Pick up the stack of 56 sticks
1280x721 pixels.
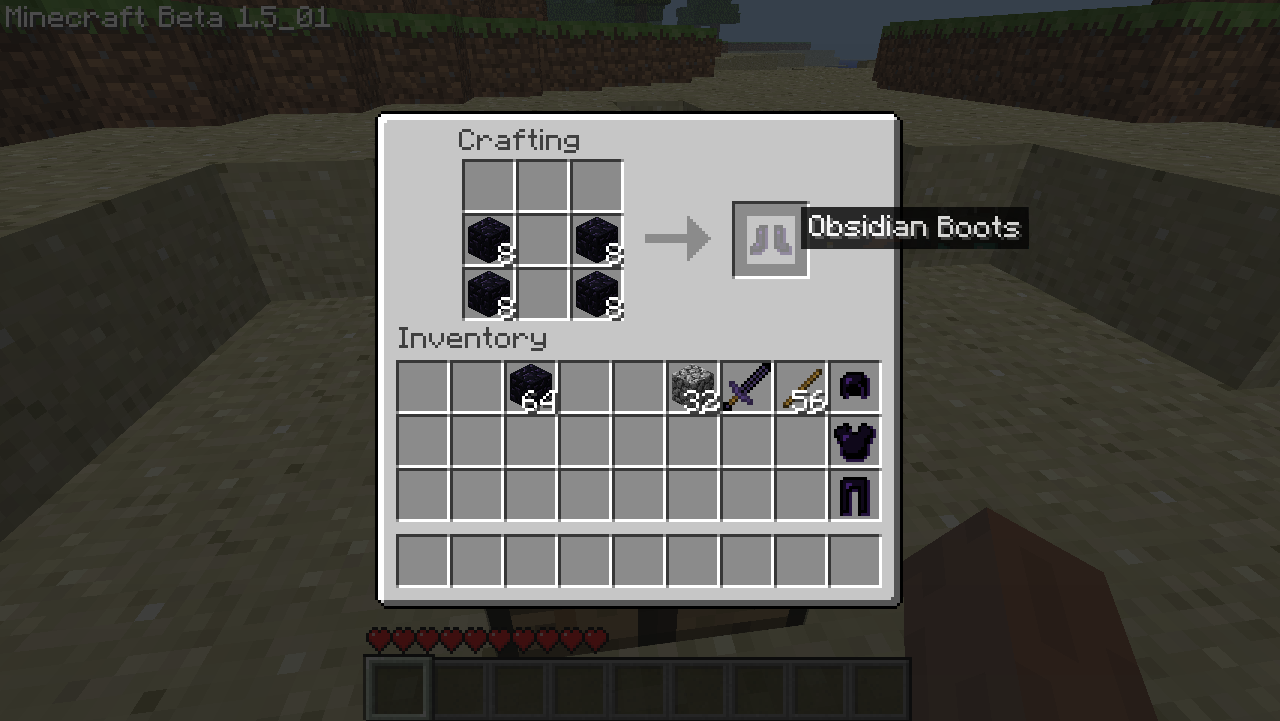(800, 387)
